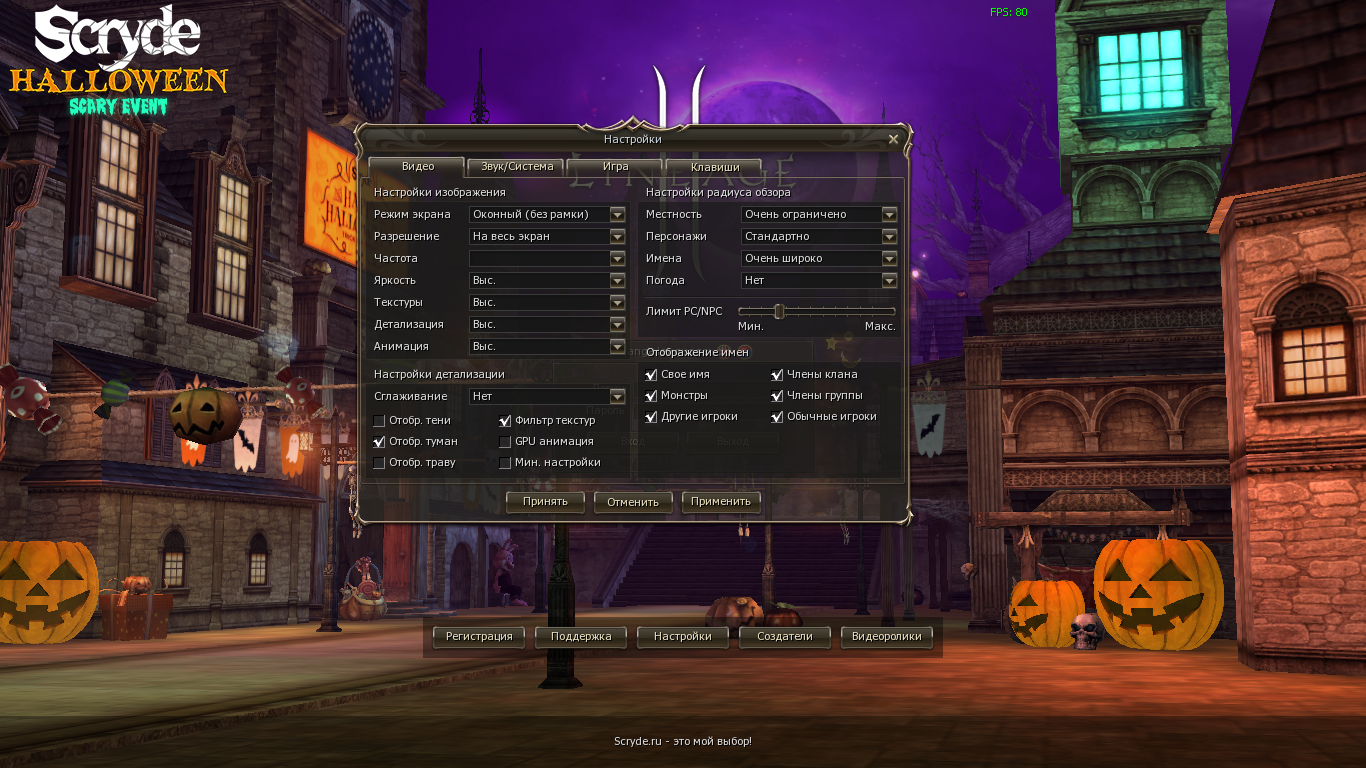Image resolution: width=1366 pixels, height=768 pixels.
Task: Open the Видеоролики page
Action: [x=886, y=637]
